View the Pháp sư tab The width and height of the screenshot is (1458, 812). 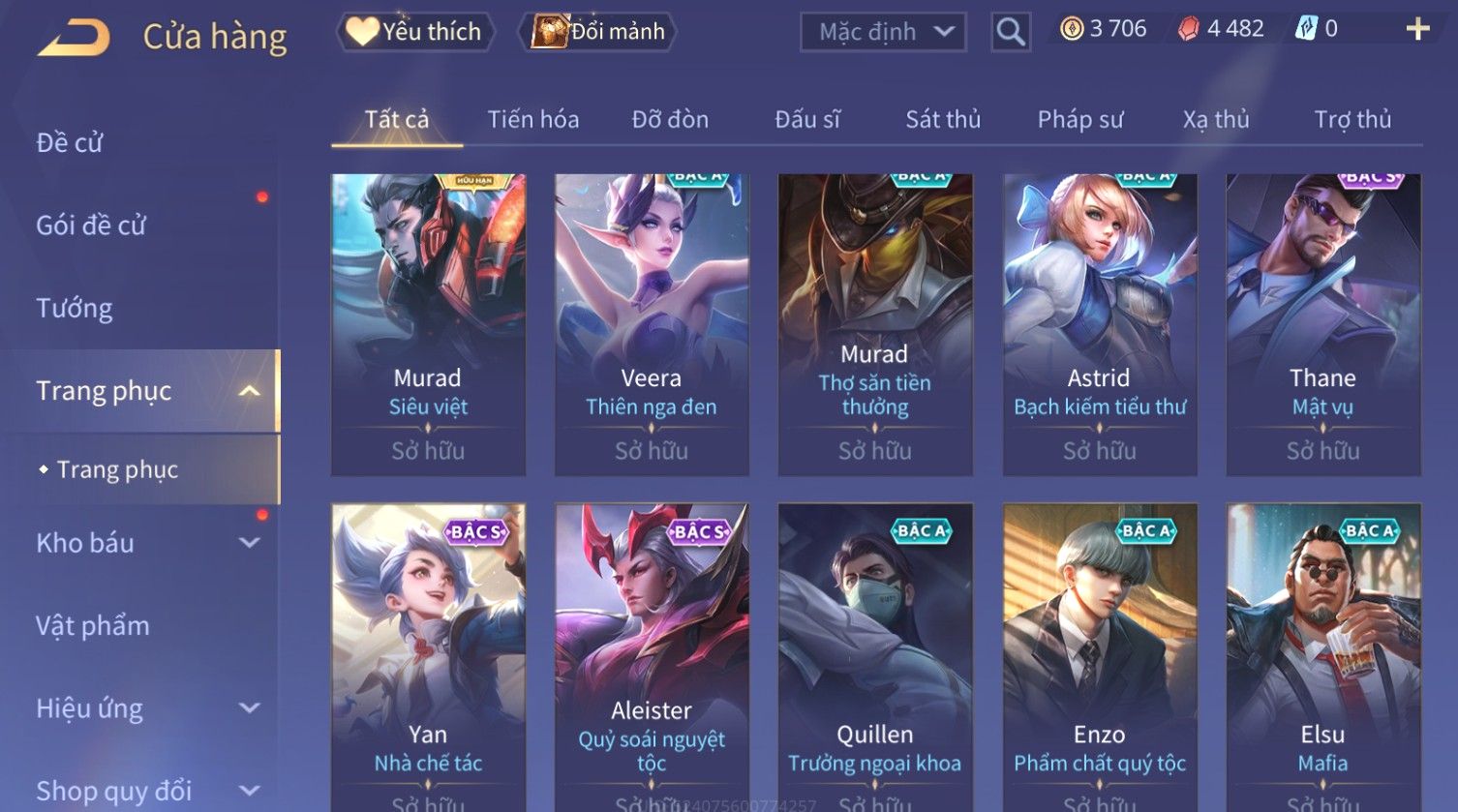[x=1080, y=119]
